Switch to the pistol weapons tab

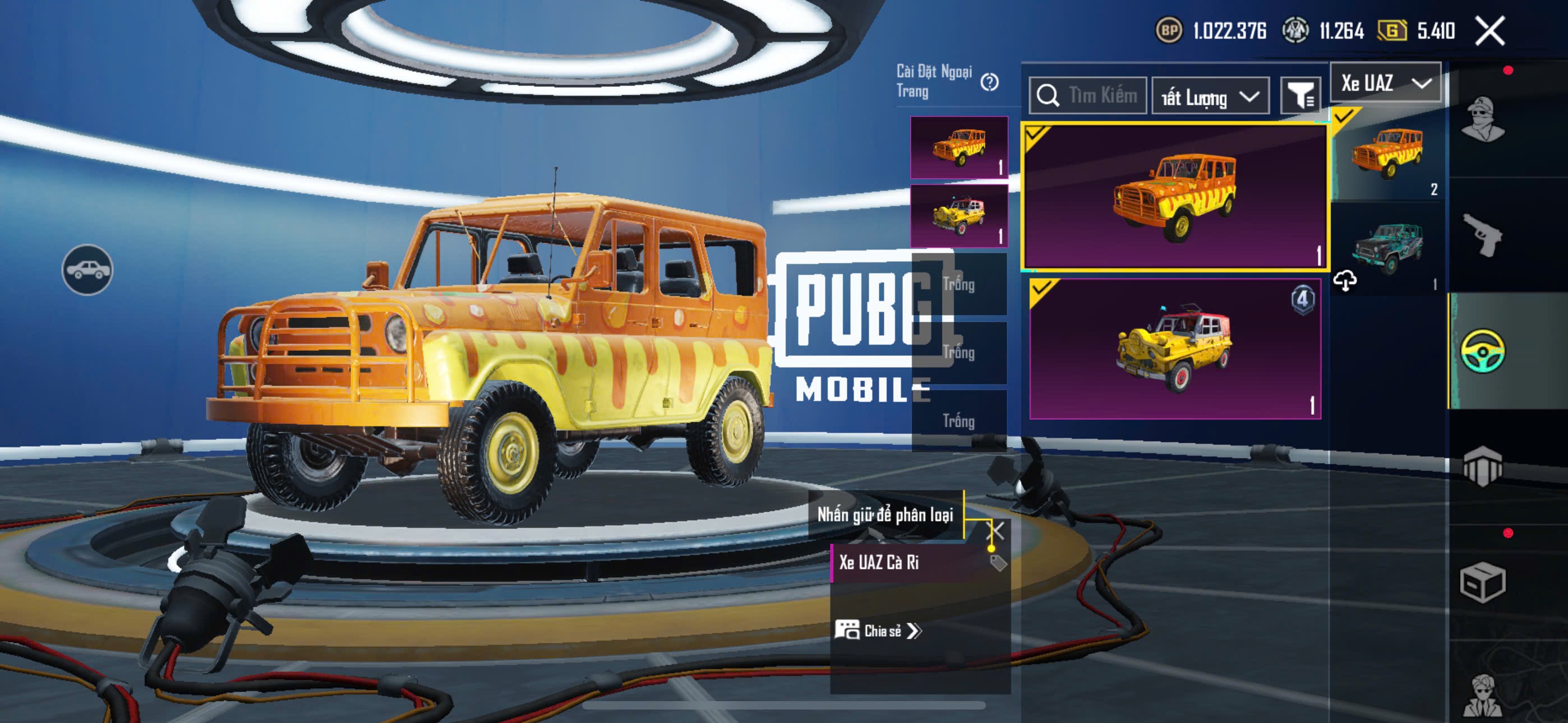(x=1483, y=235)
